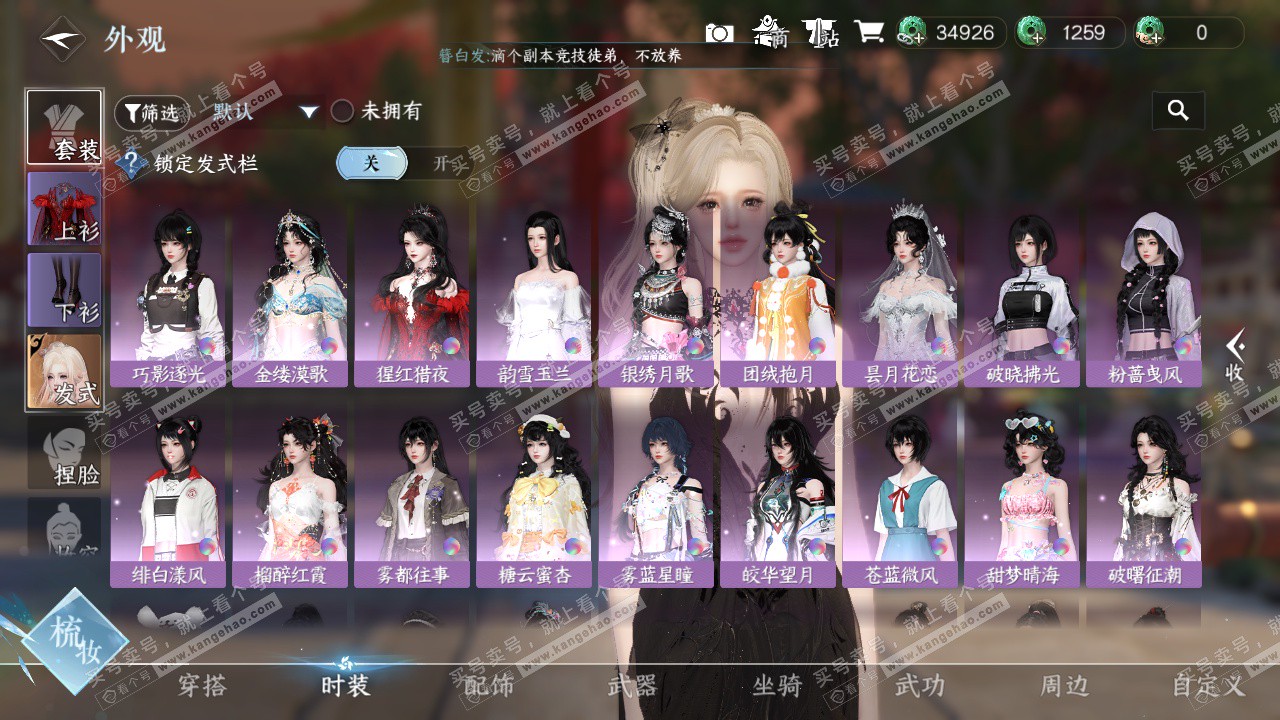Switch the 锁定发式栏 toggle to 开

pyautogui.click(x=441, y=163)
